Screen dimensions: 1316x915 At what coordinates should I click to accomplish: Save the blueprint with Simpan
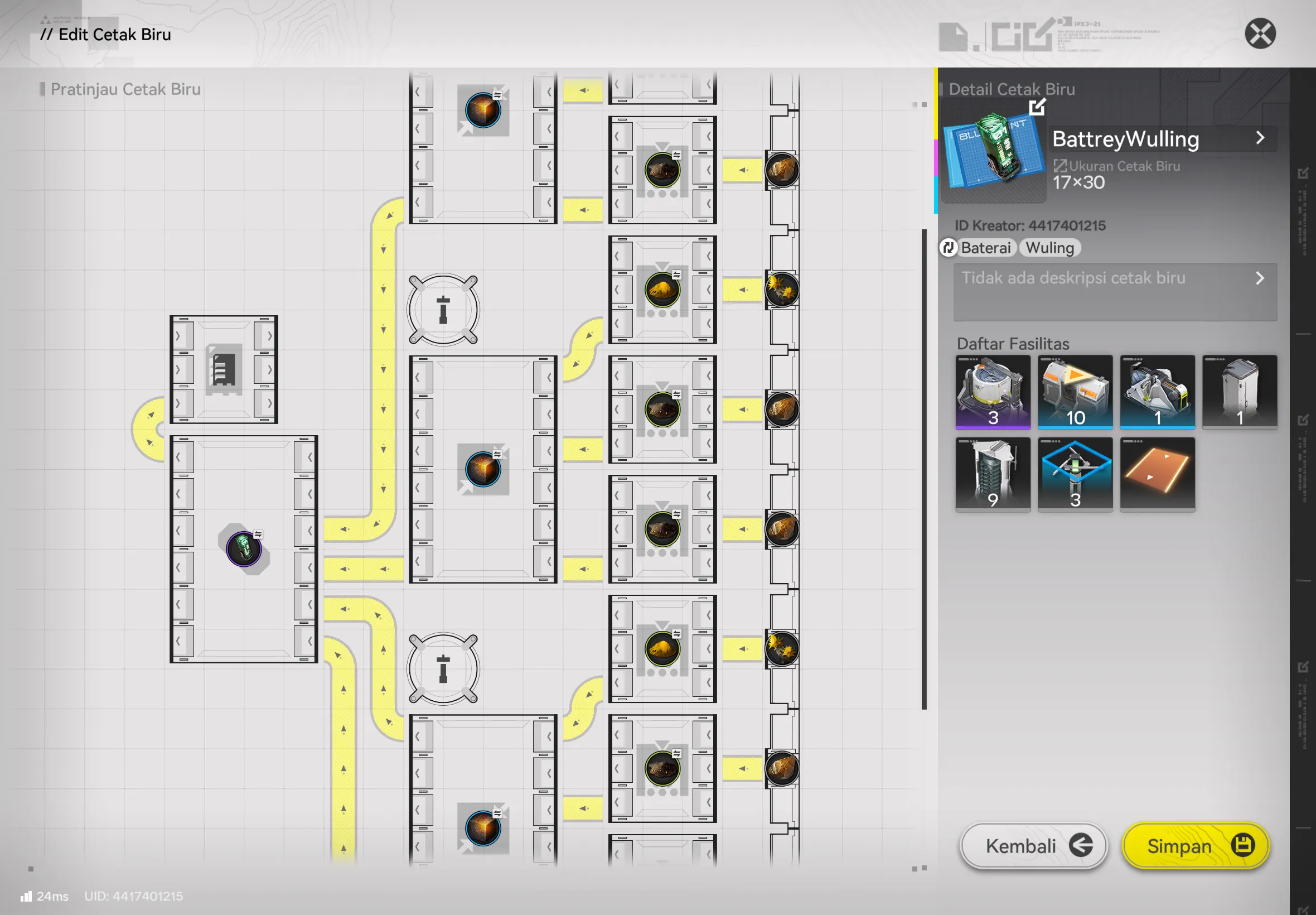click(x=1195, y=846)
